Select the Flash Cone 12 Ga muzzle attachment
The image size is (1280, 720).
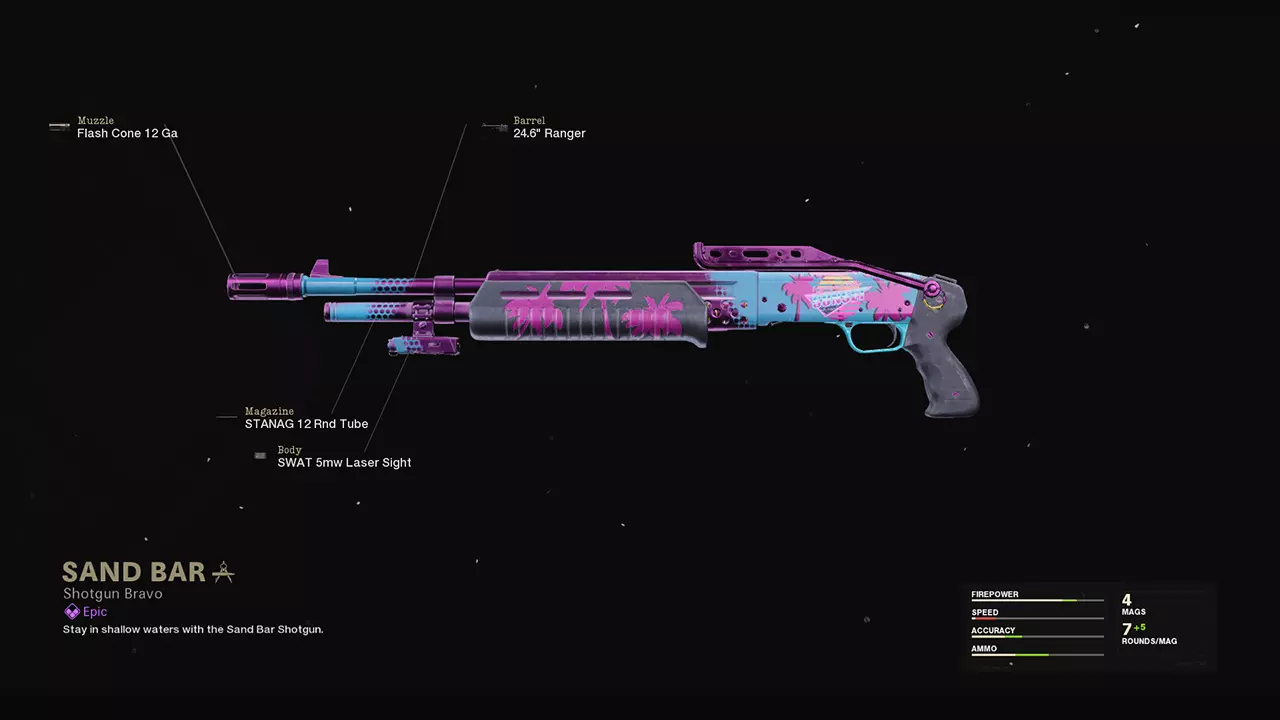click(x=127, y=133)
